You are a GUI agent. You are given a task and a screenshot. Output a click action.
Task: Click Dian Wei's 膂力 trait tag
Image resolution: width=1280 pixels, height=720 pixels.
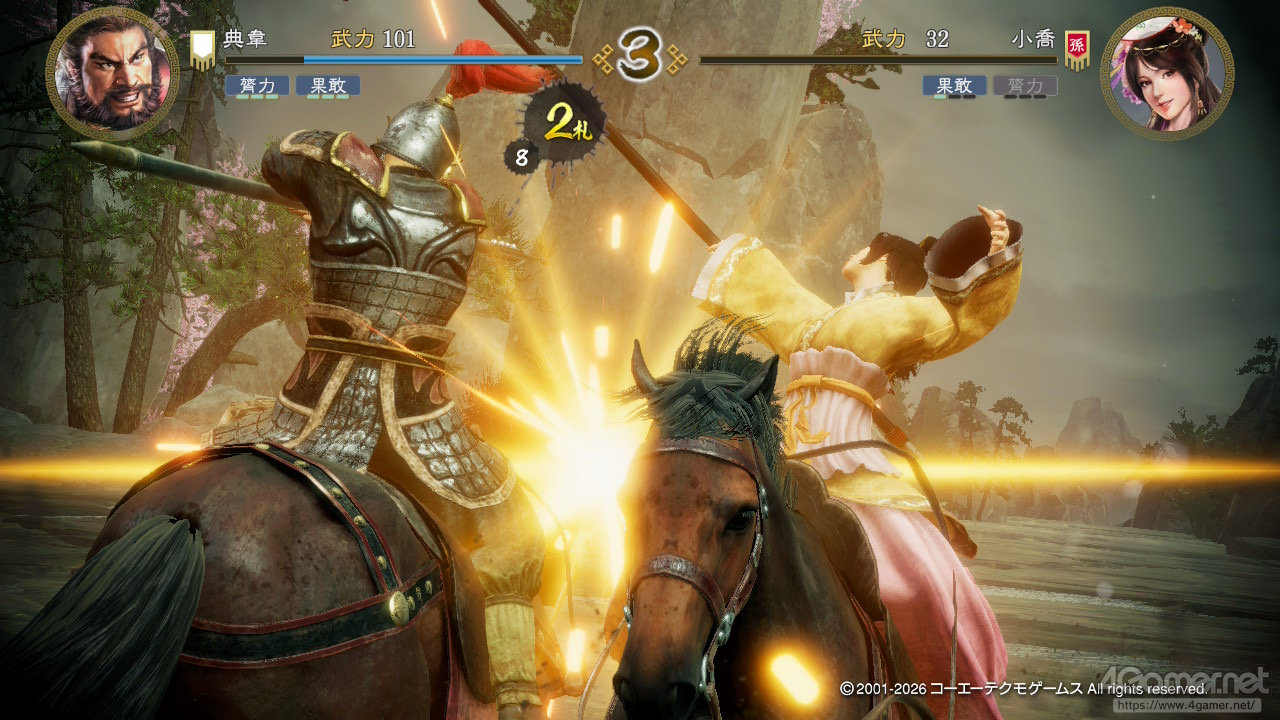257,86
